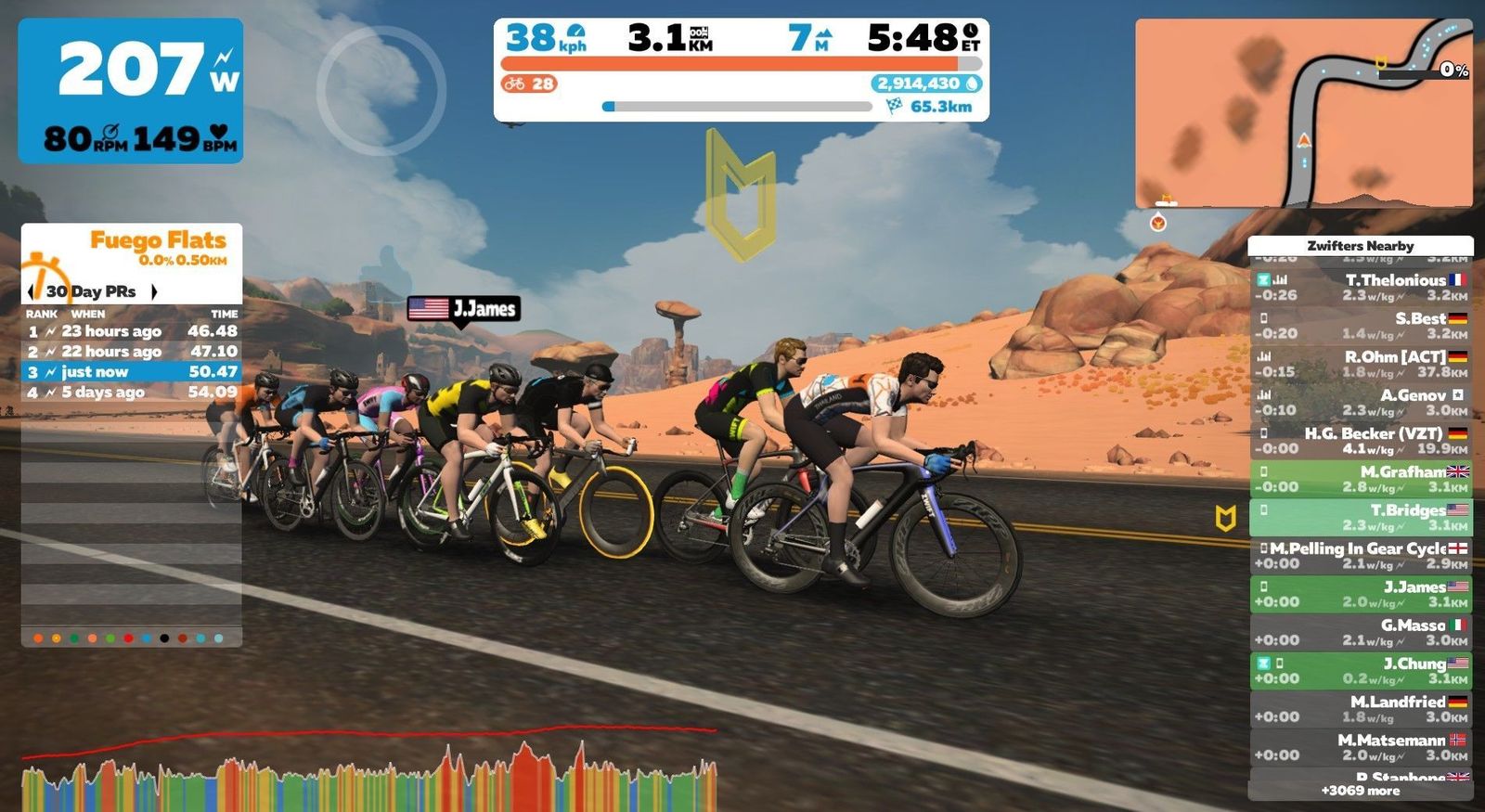Image resolution: width=1485 pixels, height=812 pixels.
Task: Select A.Genov in Zwifters Nearby
Action: 1361,402
